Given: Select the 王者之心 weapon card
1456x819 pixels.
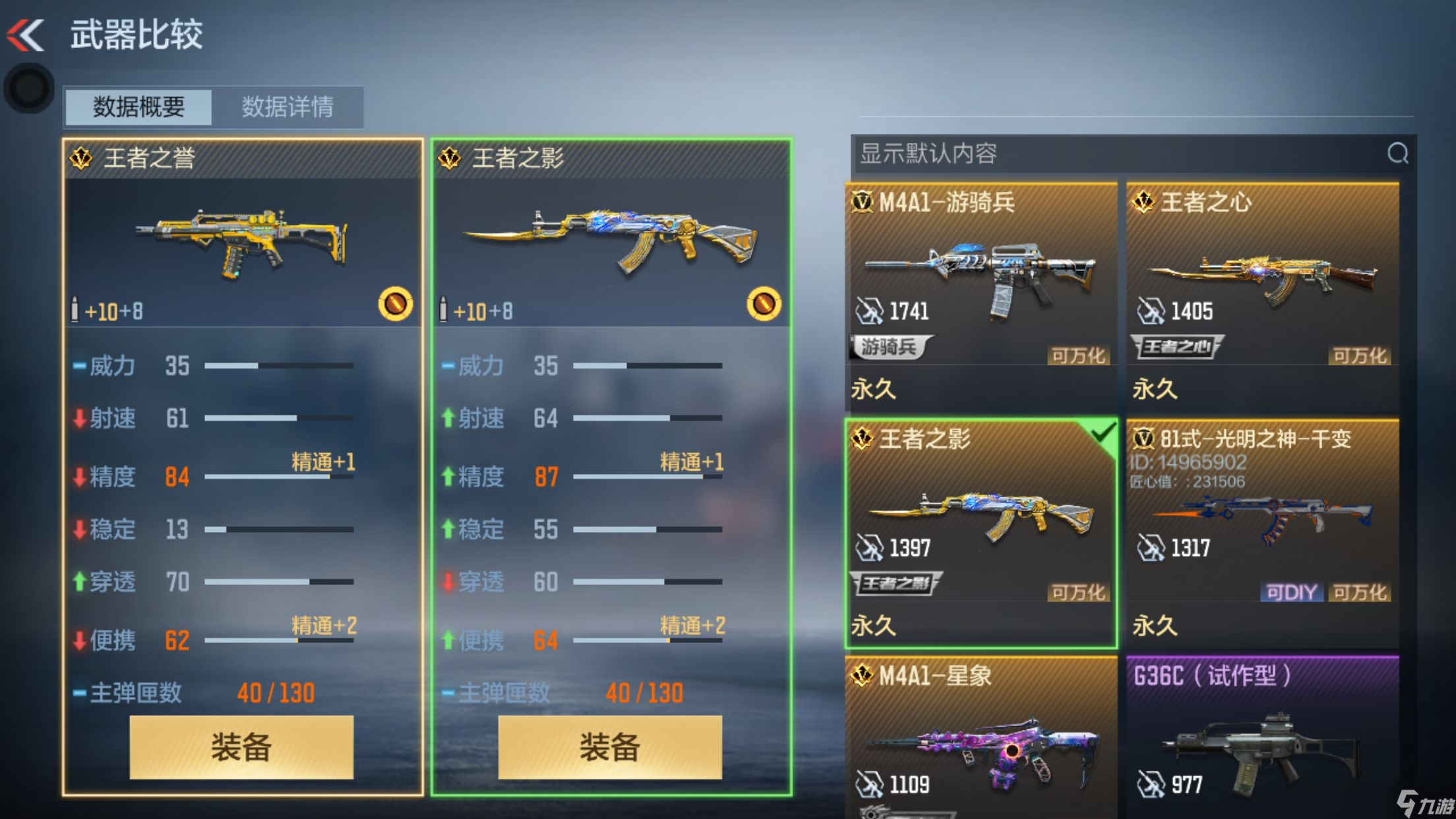Looking at the screenshot, I should pyautogui.click(x=1262, y=290).
